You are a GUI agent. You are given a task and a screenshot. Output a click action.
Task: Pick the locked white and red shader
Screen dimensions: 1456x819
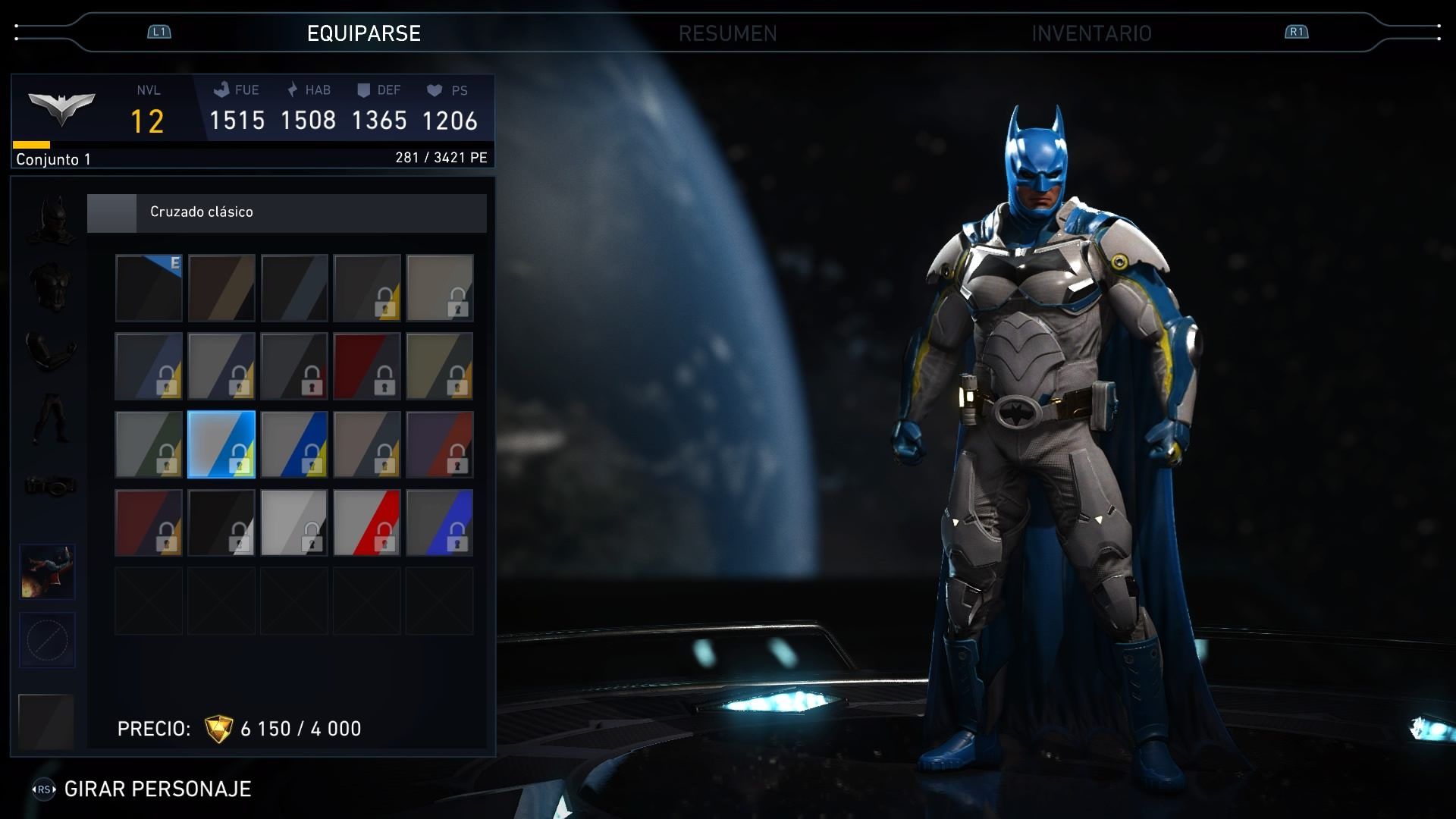point(367,522)
